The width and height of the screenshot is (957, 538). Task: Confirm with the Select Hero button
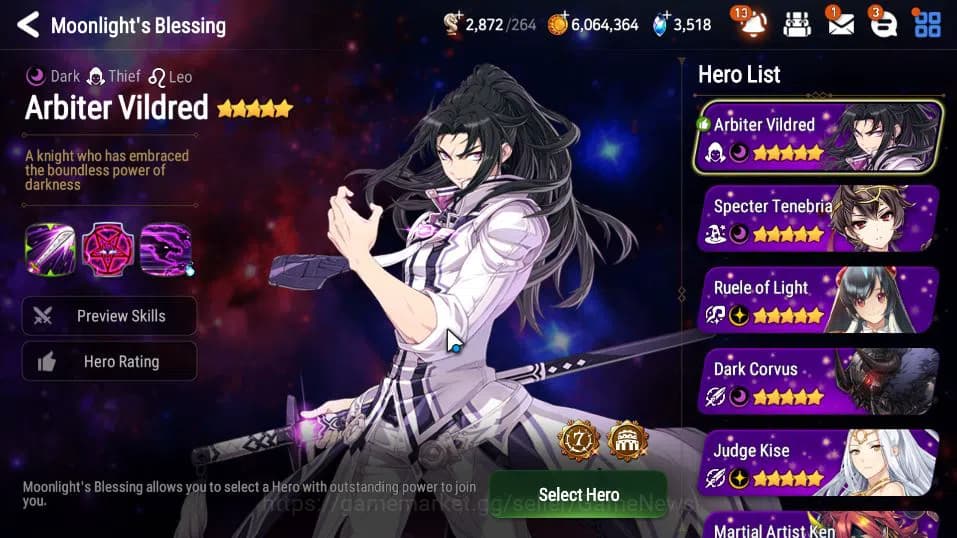click(578, 494)
